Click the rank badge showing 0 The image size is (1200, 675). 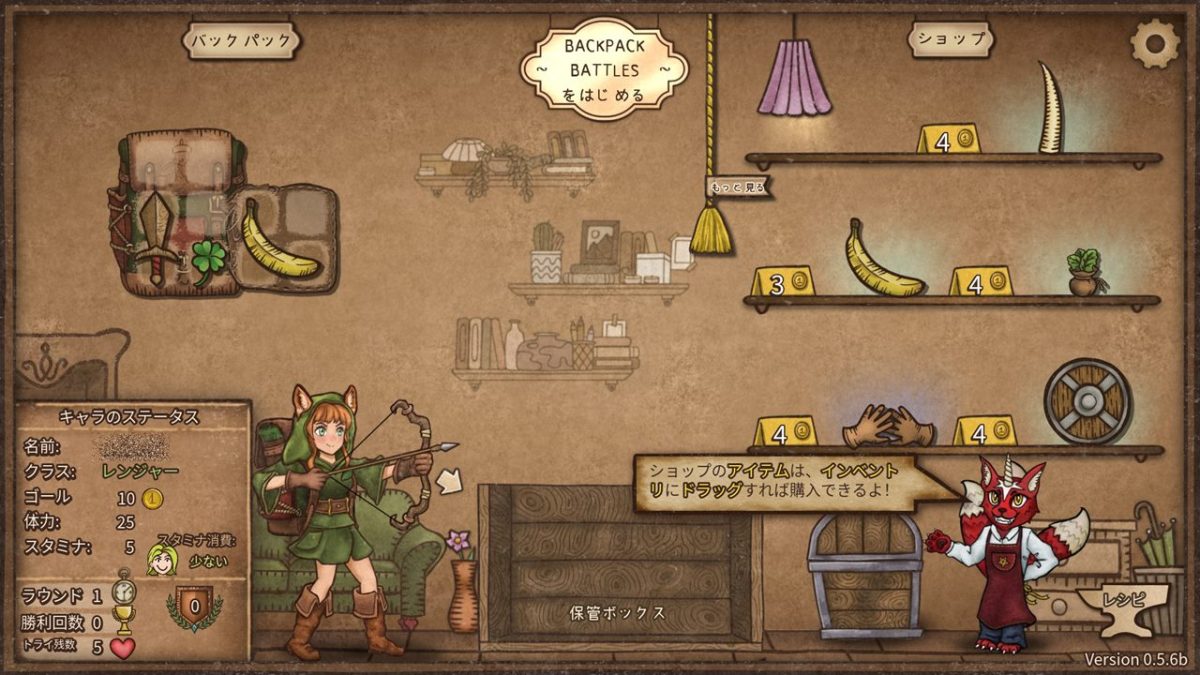194,606
